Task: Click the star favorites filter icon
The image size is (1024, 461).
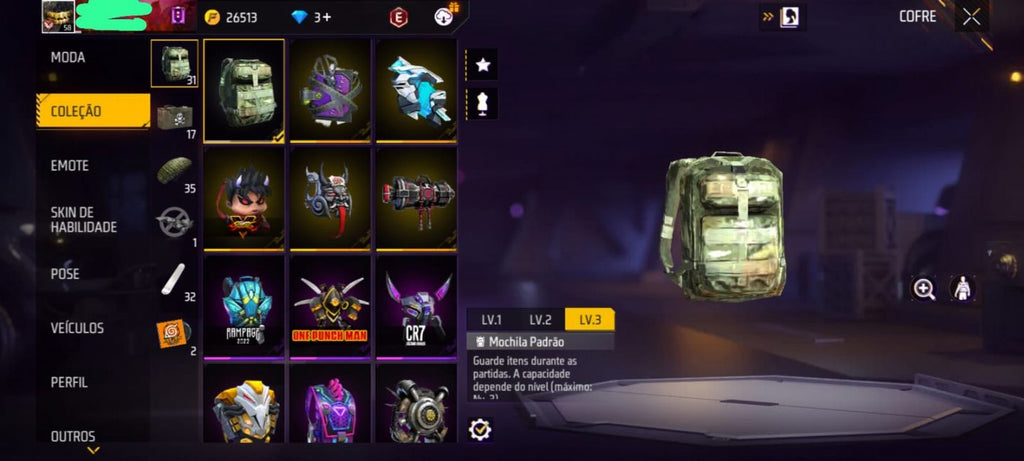Action: click(483, 65)
